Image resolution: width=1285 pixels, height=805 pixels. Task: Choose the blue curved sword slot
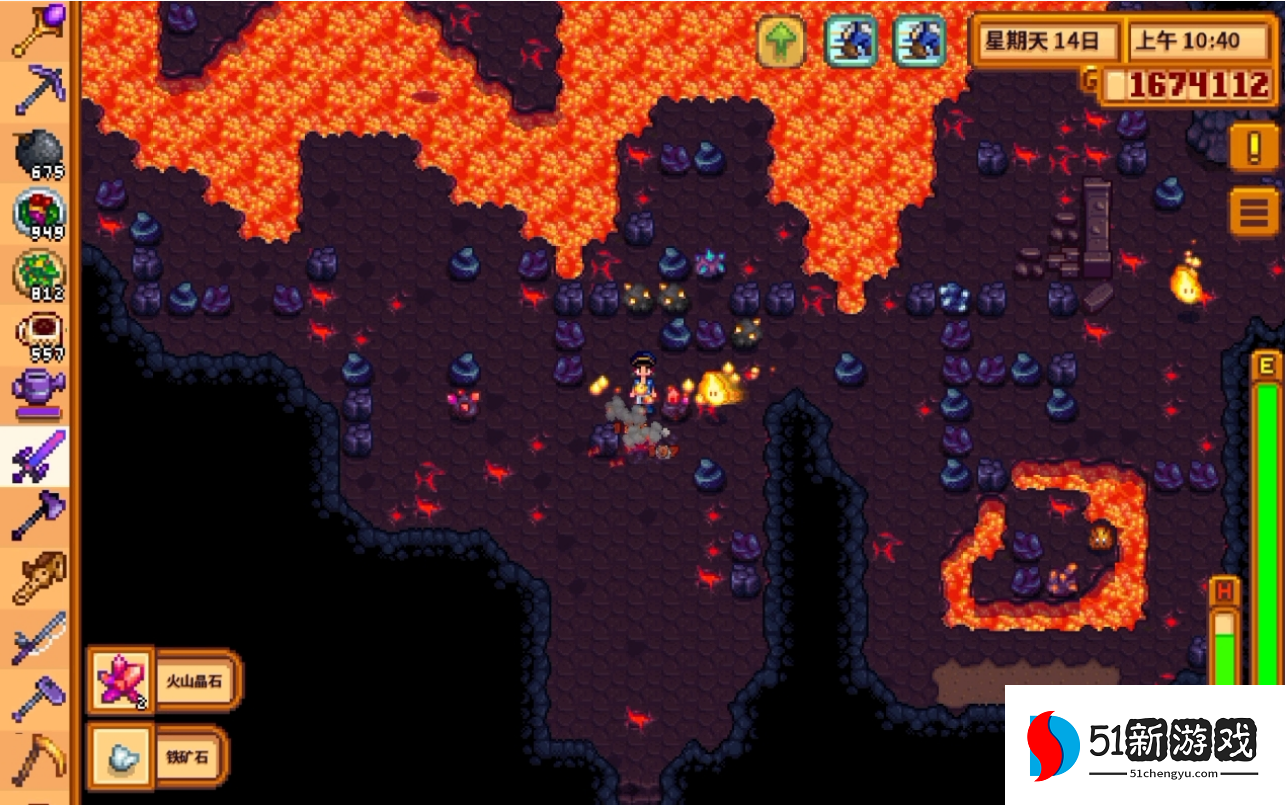point(38,639)
